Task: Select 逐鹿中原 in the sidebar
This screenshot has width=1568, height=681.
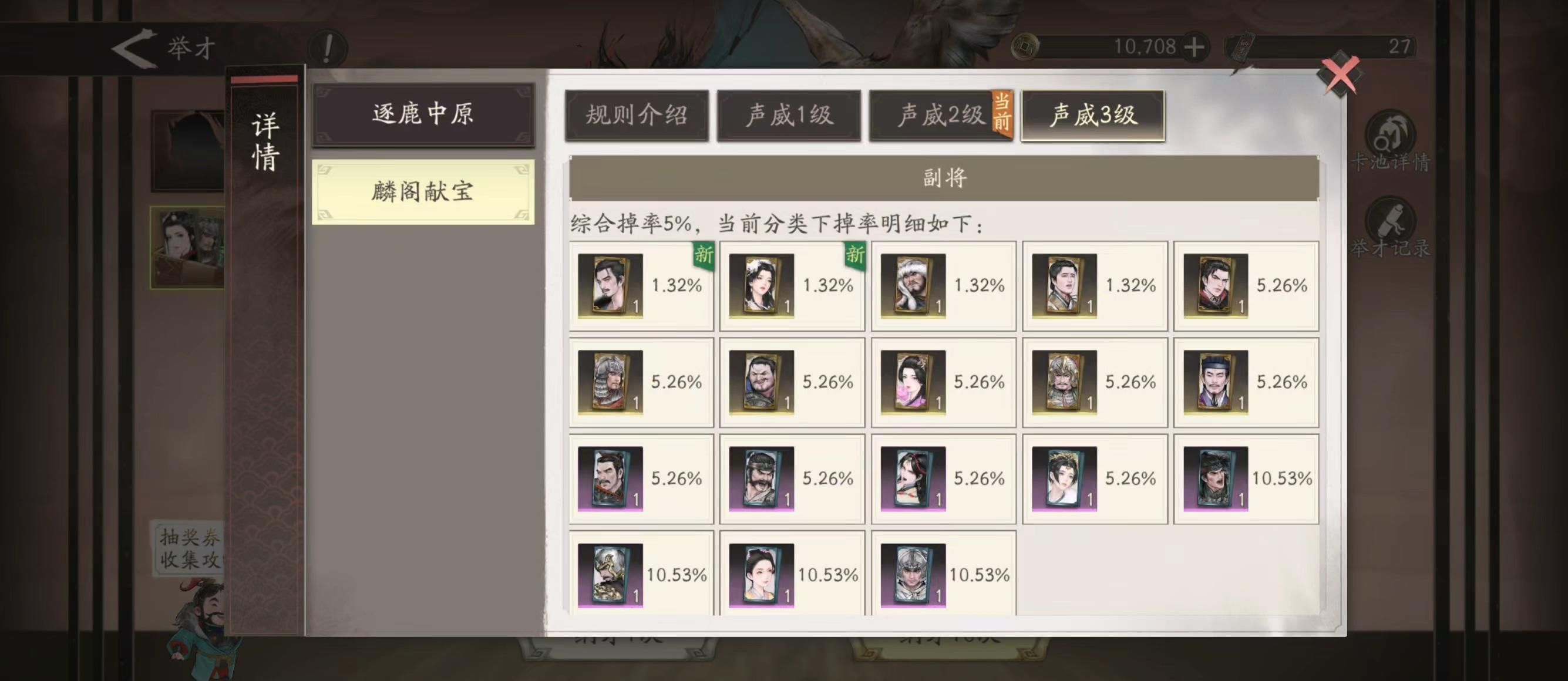Action: tap(423, 116)
